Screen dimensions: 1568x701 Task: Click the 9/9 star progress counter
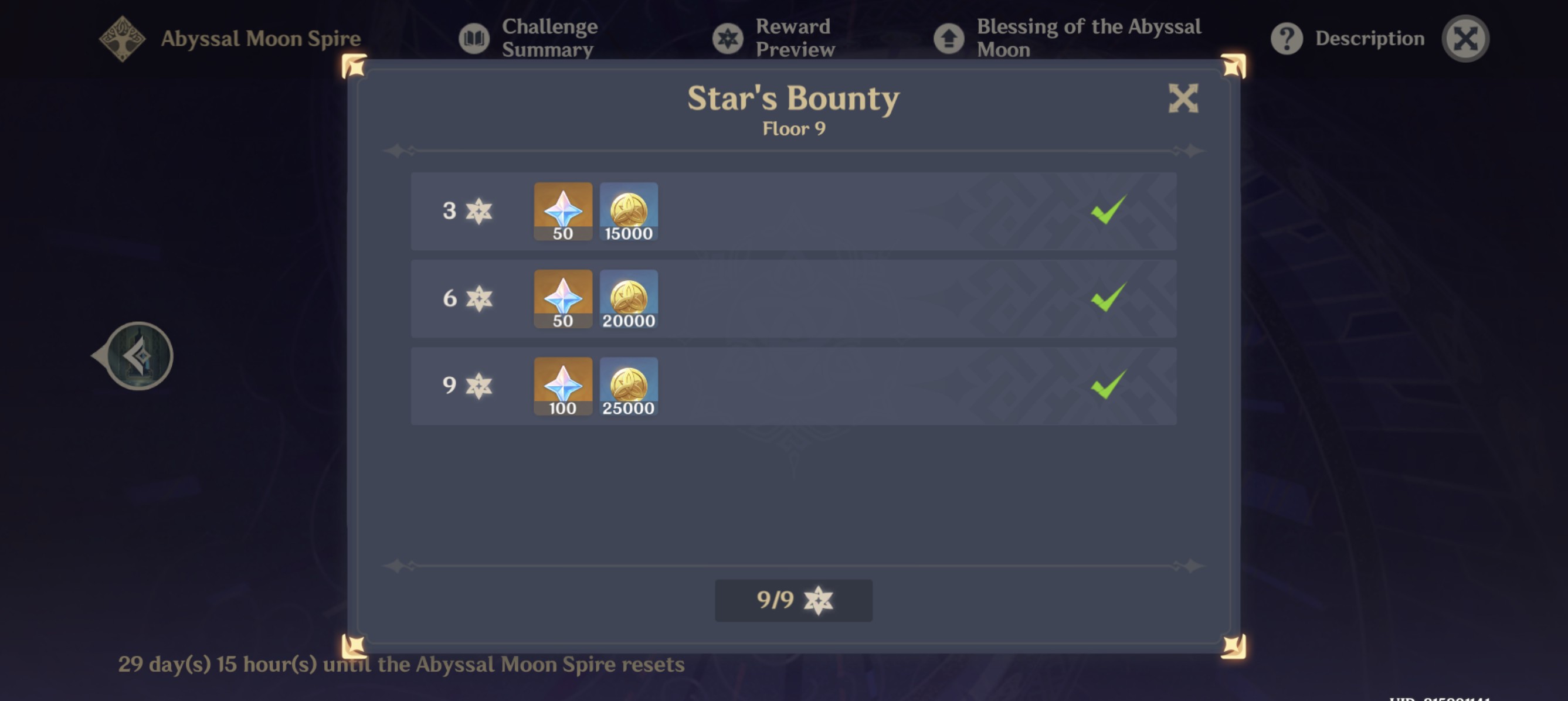[x=793, y=601]
